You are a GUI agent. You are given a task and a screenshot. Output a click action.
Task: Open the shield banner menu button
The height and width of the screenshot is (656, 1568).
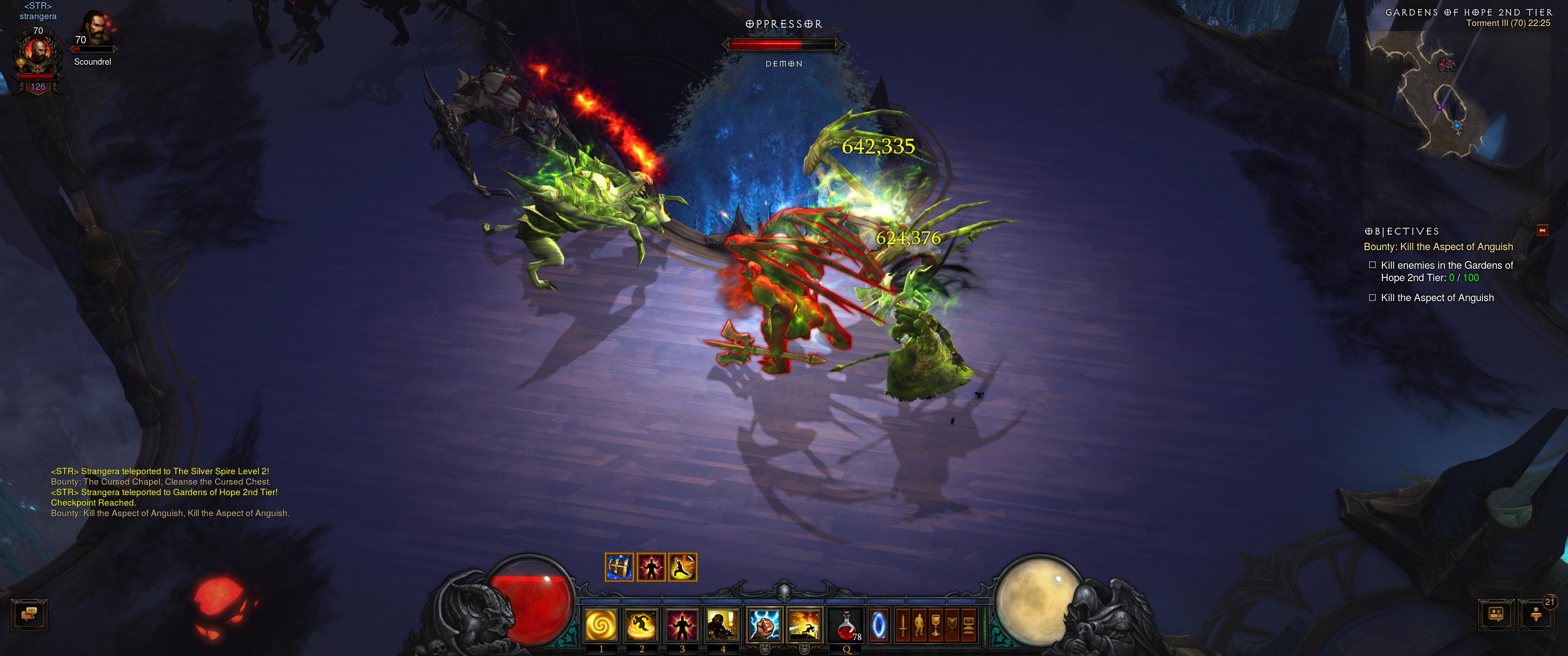pyautogui.click(x=952, y=625)
